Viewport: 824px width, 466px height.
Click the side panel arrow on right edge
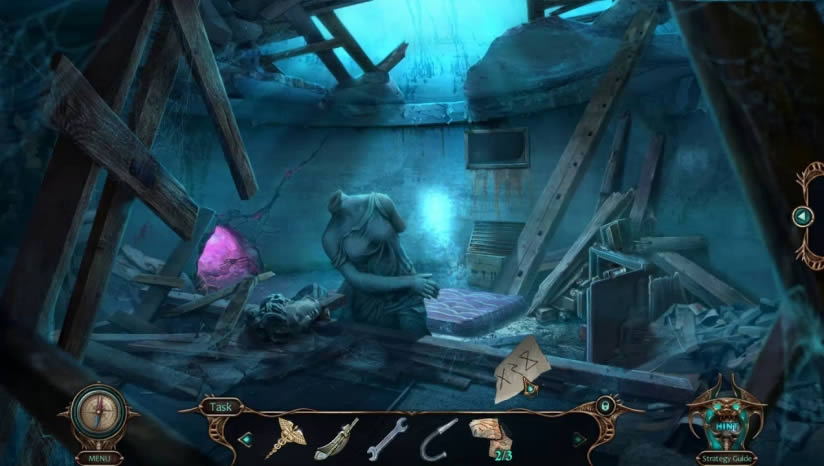[802, 216]
